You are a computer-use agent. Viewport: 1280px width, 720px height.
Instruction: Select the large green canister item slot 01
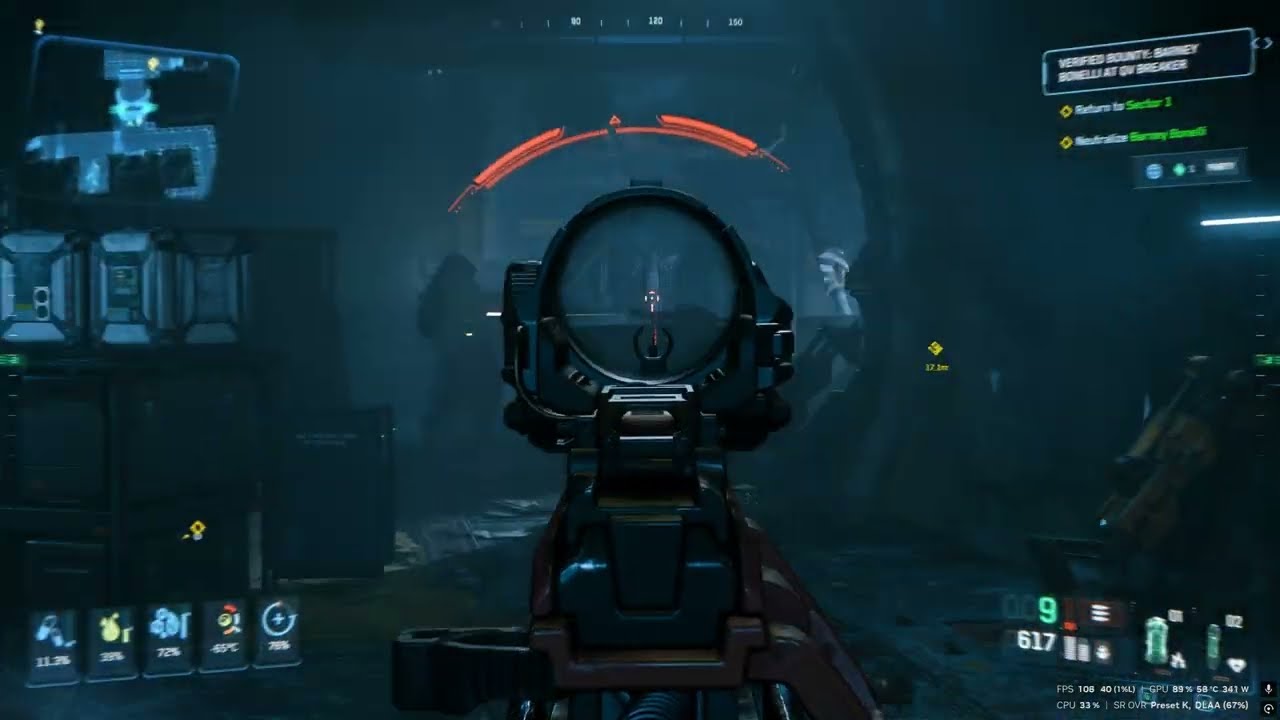coord(1158,640)
